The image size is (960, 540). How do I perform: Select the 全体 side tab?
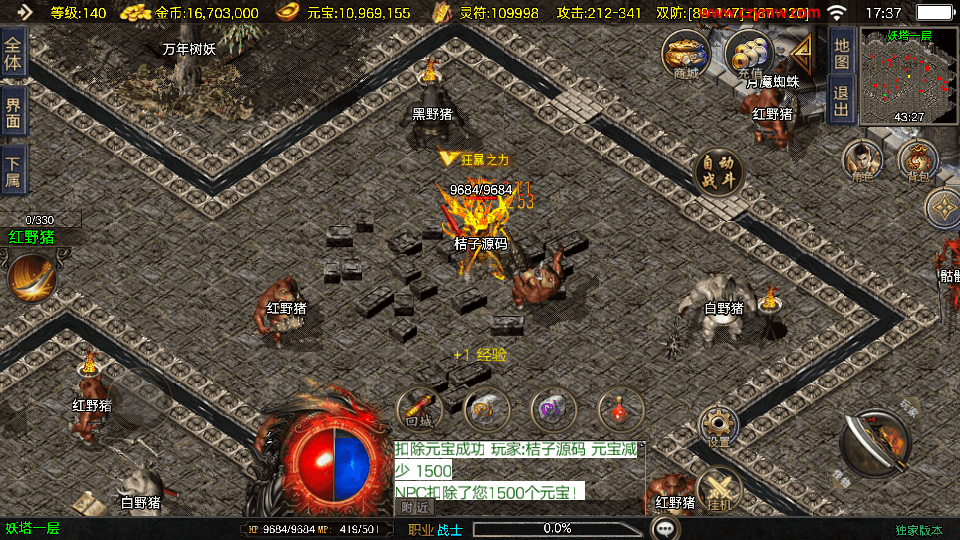pos(13,52)
